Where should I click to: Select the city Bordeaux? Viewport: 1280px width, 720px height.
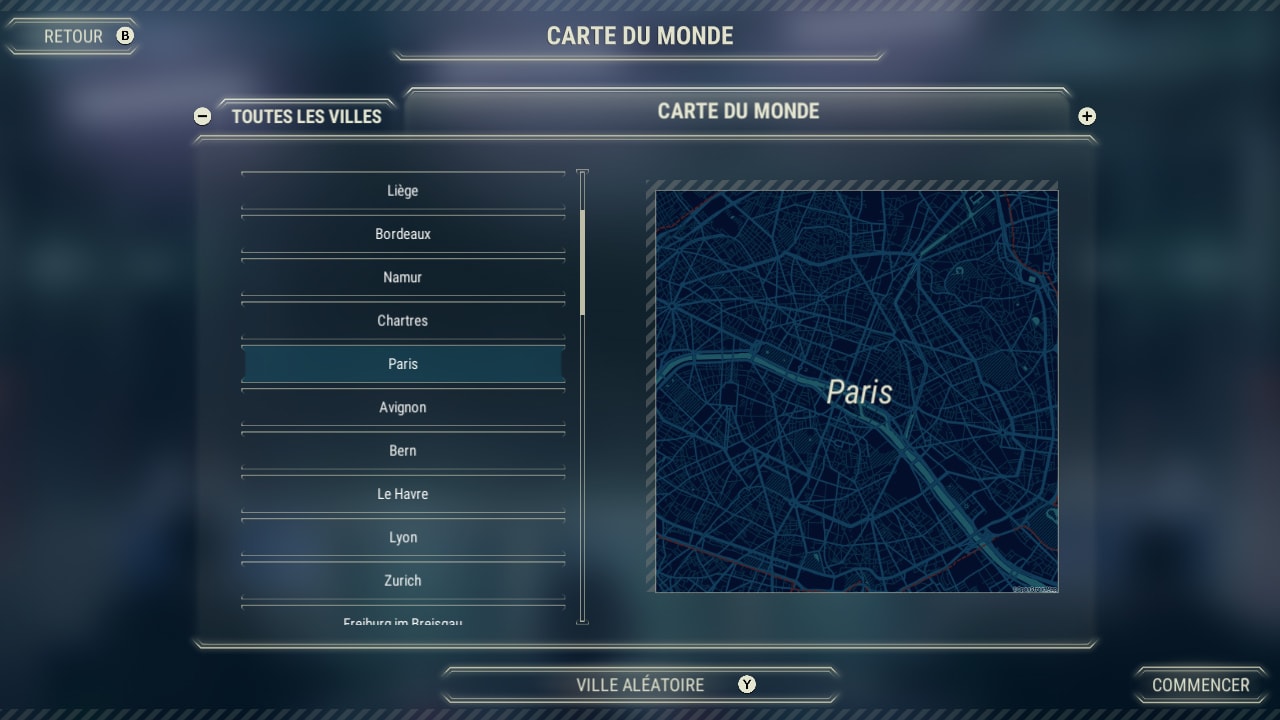click(x=402, y=233)
